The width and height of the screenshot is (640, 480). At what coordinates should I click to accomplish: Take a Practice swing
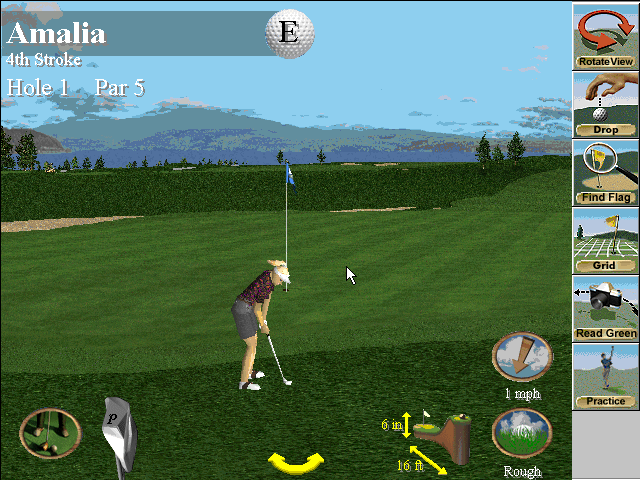pos(606,376)
